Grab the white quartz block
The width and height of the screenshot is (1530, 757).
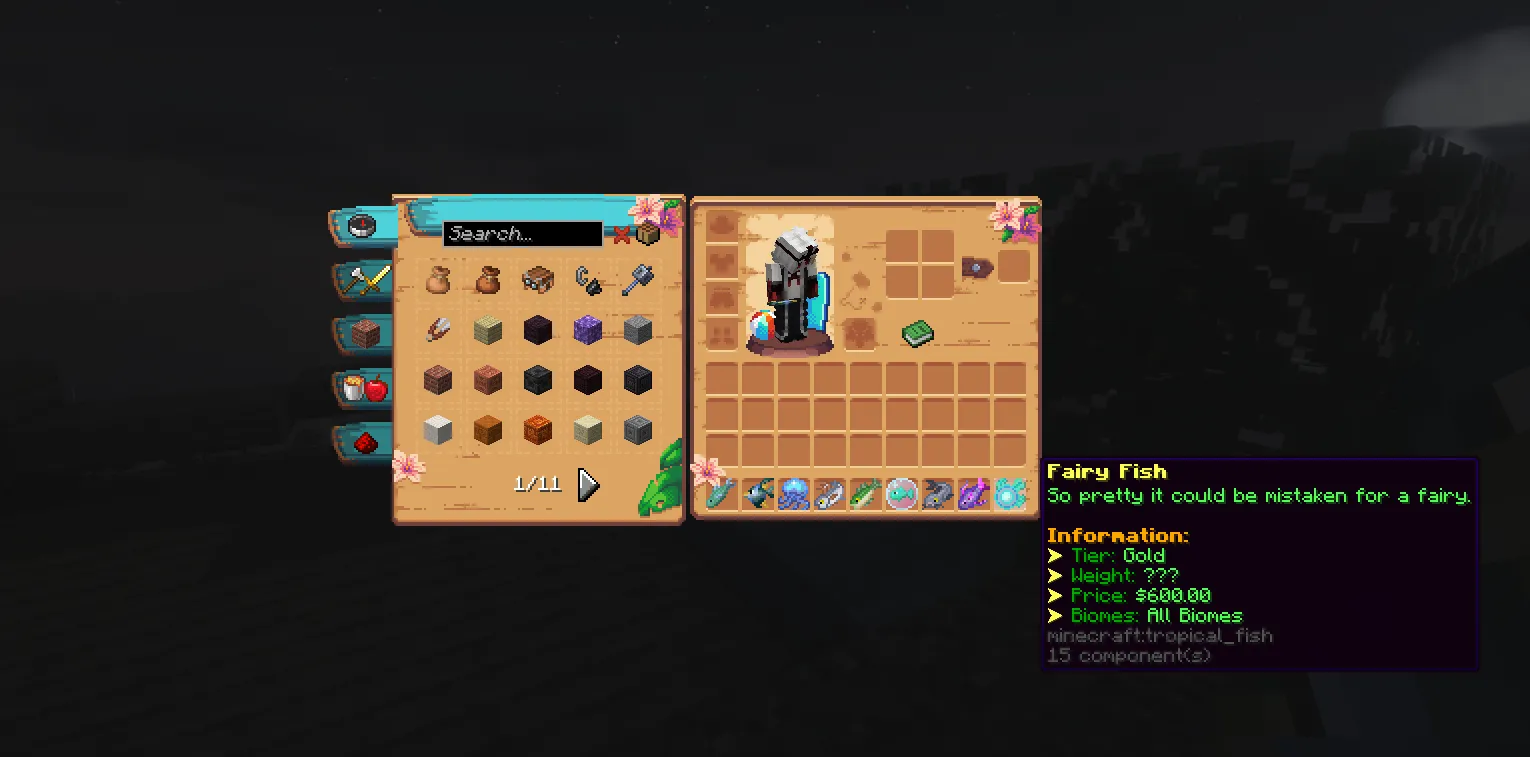click(x=438, y=430)
